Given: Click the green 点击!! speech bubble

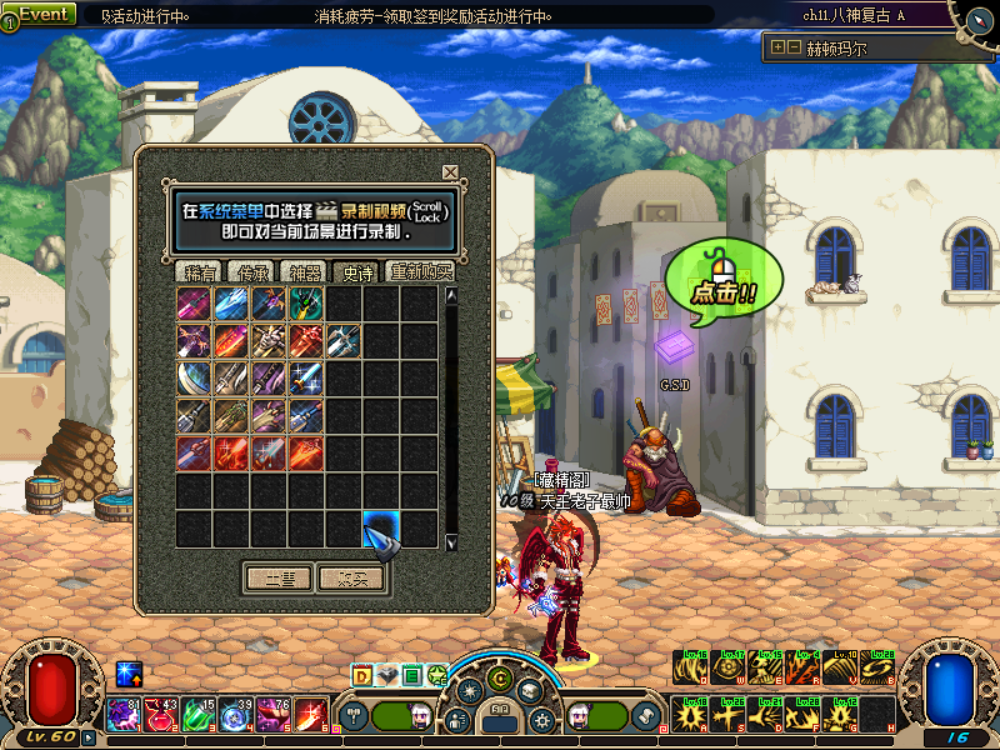Looking at the screenshot, I should (723, 283).
